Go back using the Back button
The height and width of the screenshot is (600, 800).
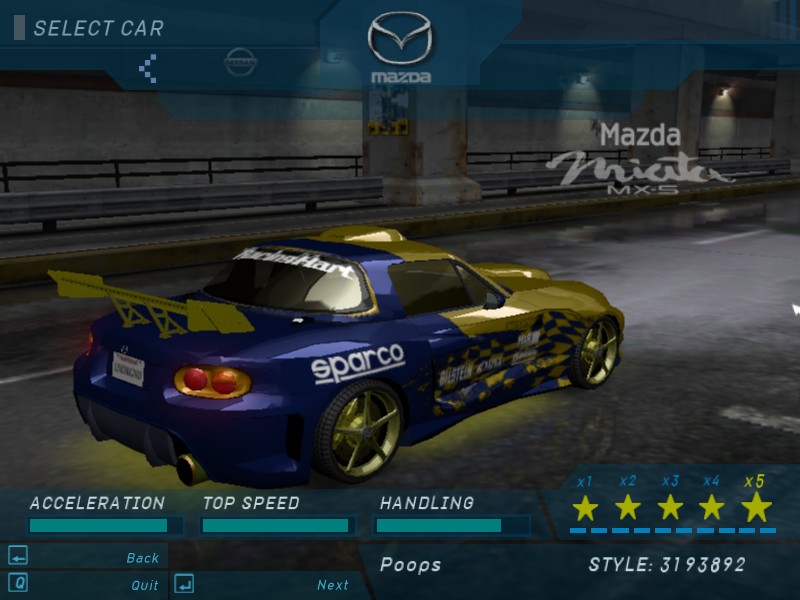142,558
